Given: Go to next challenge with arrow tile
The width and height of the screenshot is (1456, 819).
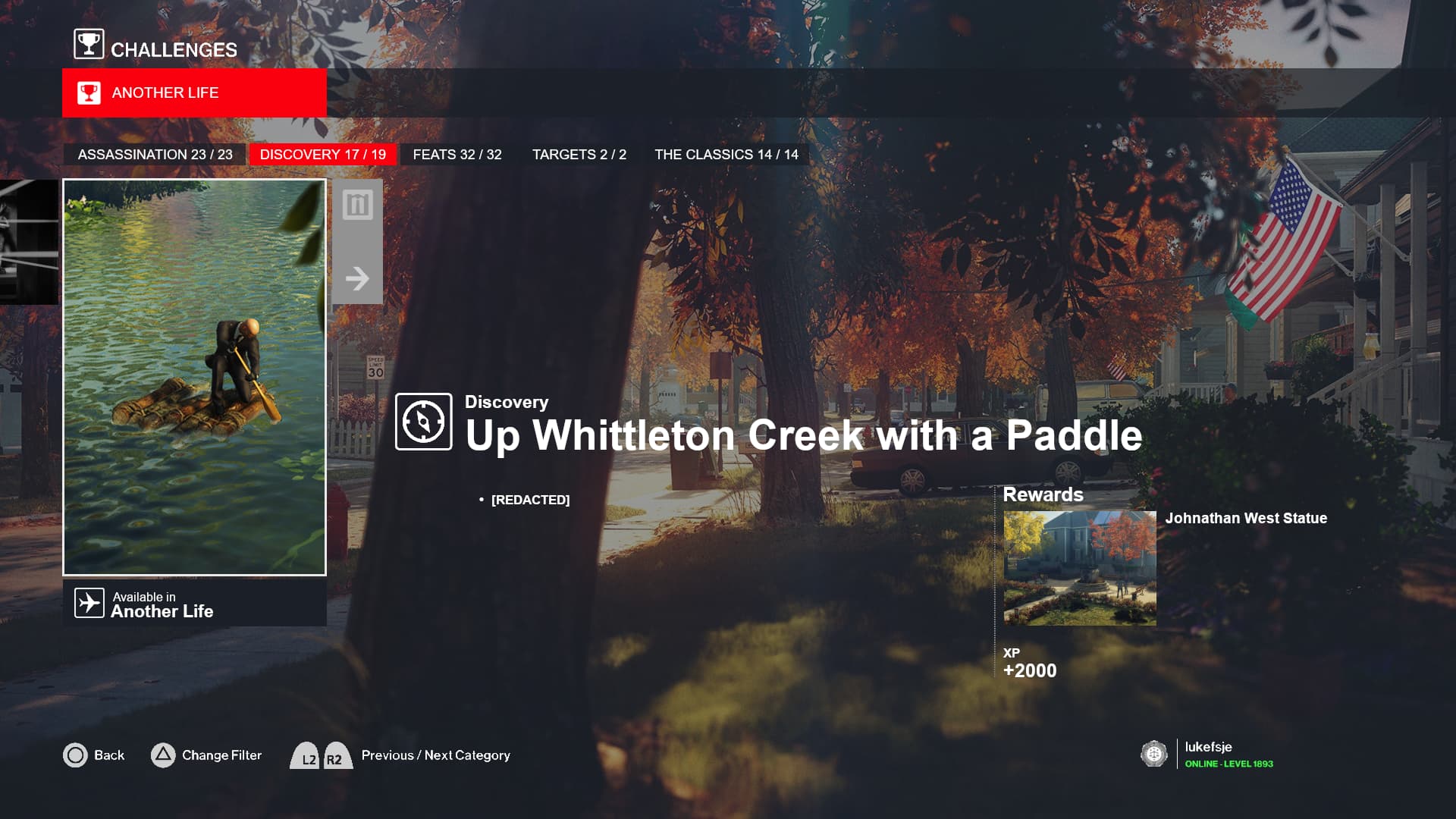Looking at the screenshot, I should (x=357, y=278).
